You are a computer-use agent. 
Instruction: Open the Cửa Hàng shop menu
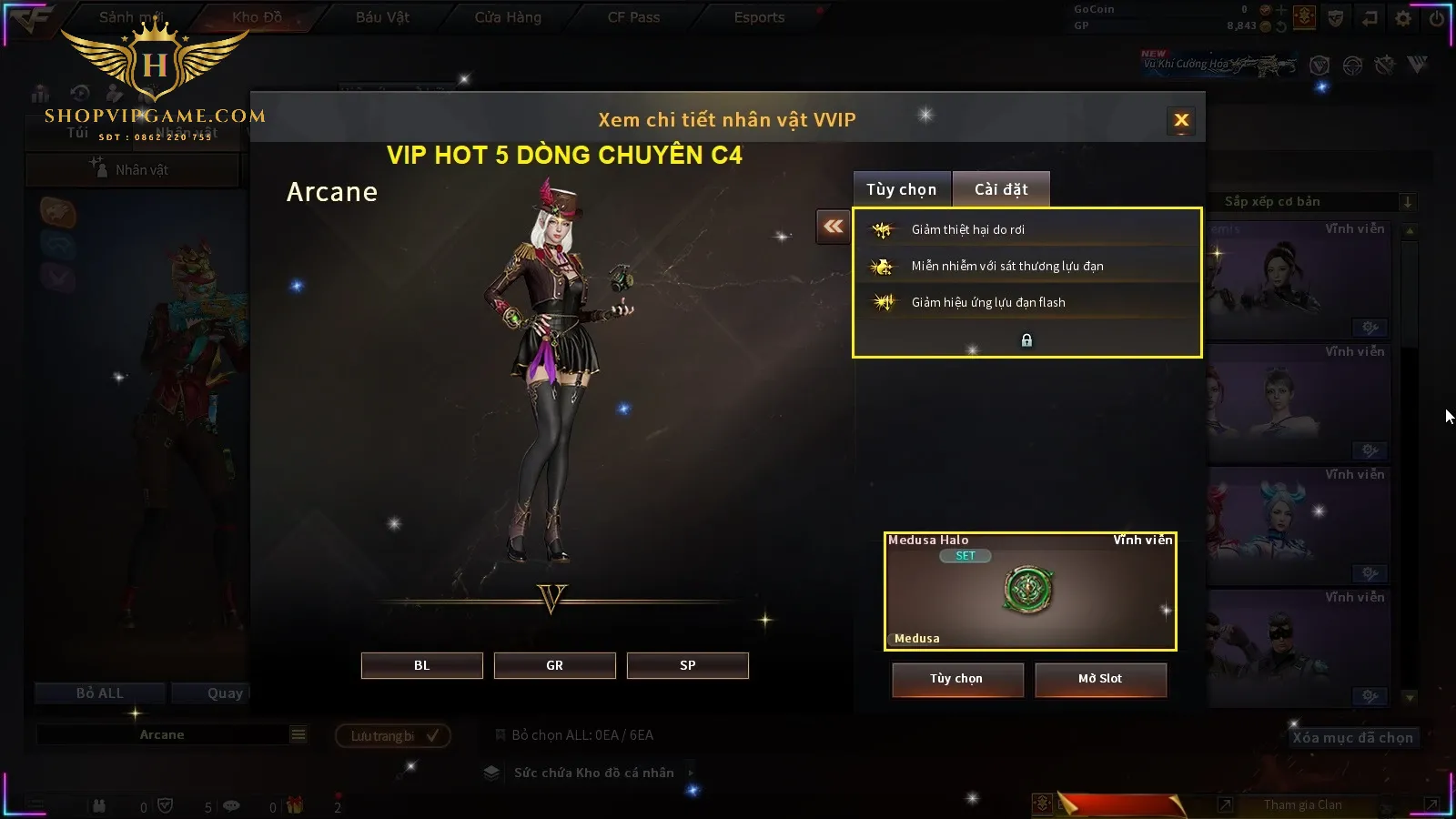[508, 17]
